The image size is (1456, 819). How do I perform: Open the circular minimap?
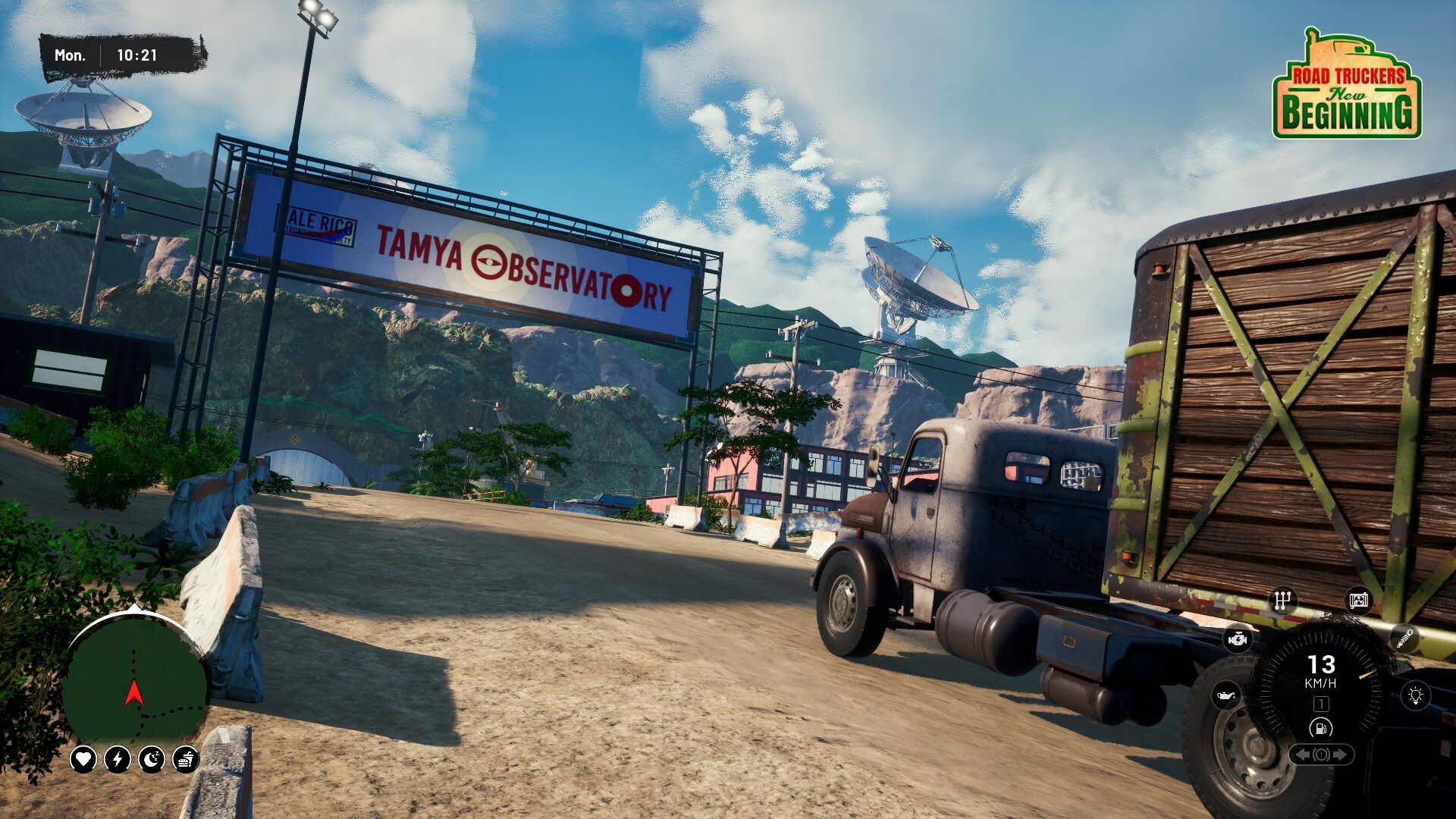[134, 680]
